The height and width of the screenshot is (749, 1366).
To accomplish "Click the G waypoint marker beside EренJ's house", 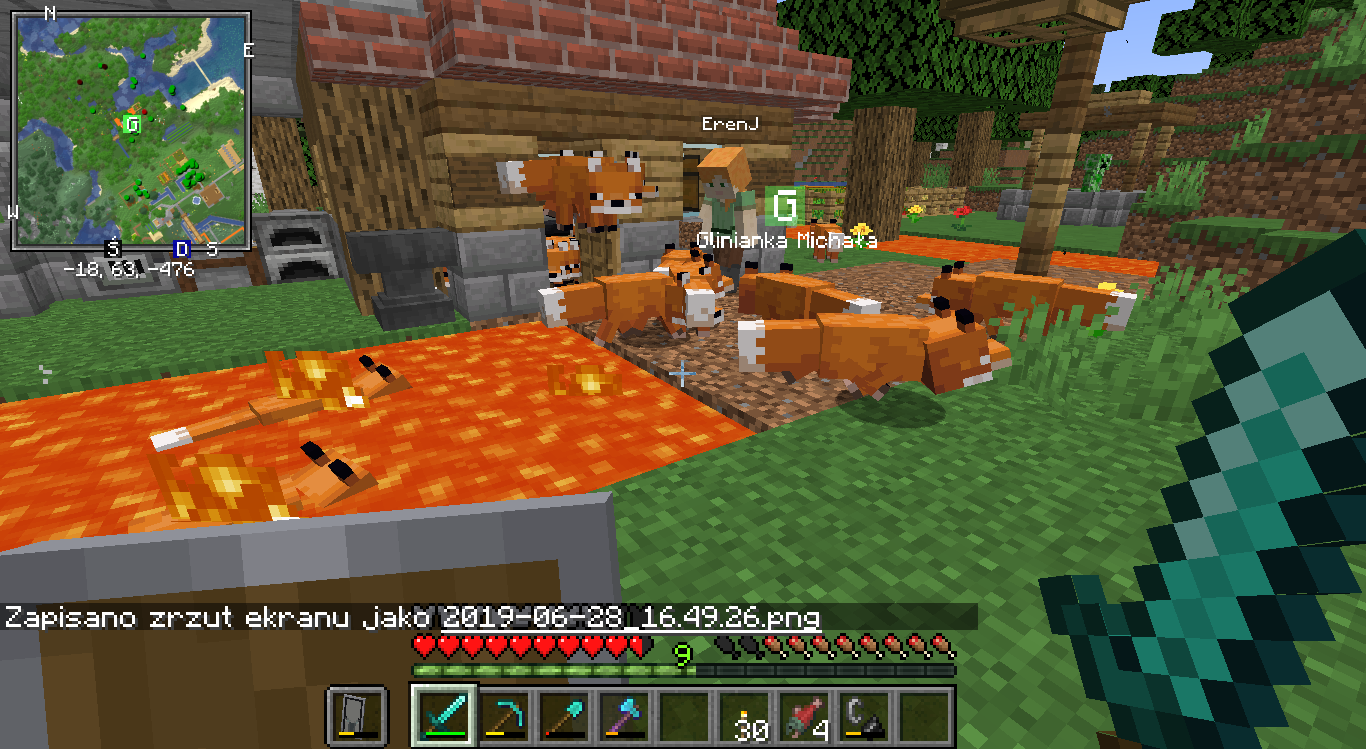I will 785,205.
